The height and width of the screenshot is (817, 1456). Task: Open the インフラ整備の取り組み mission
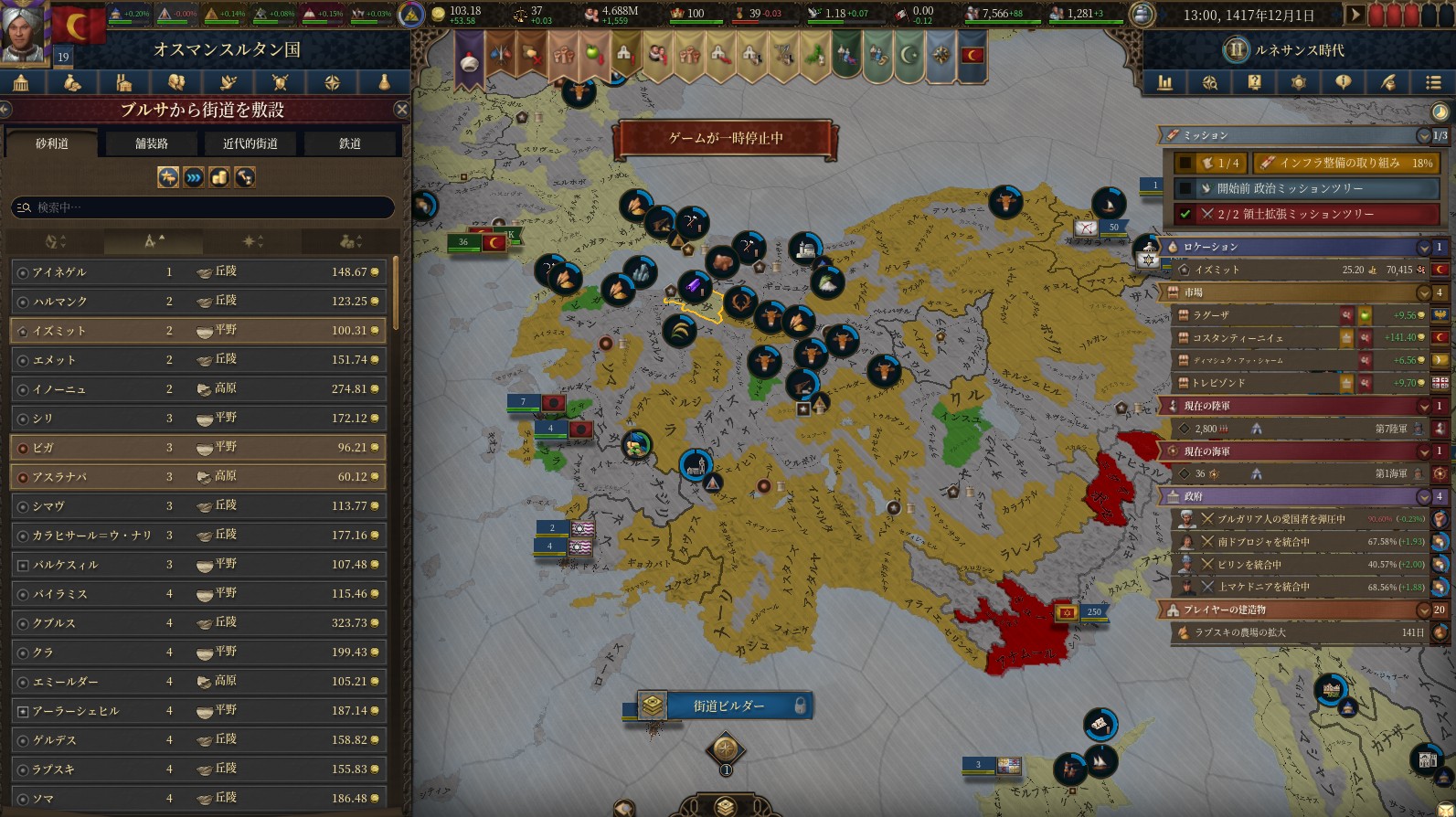[x=1344, y=163]
